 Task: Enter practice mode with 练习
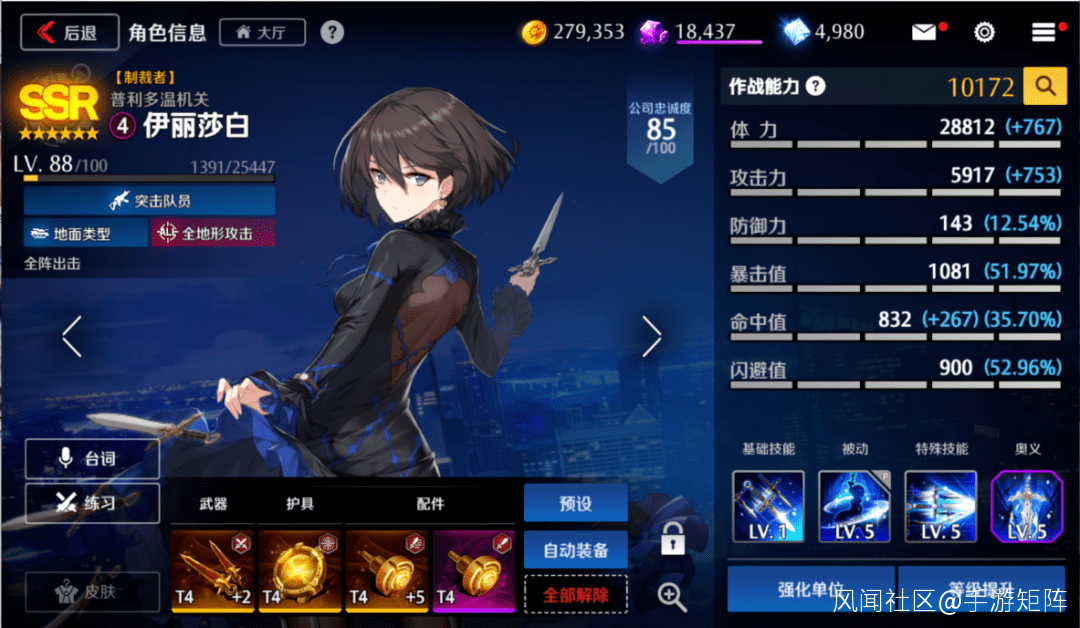92,503
